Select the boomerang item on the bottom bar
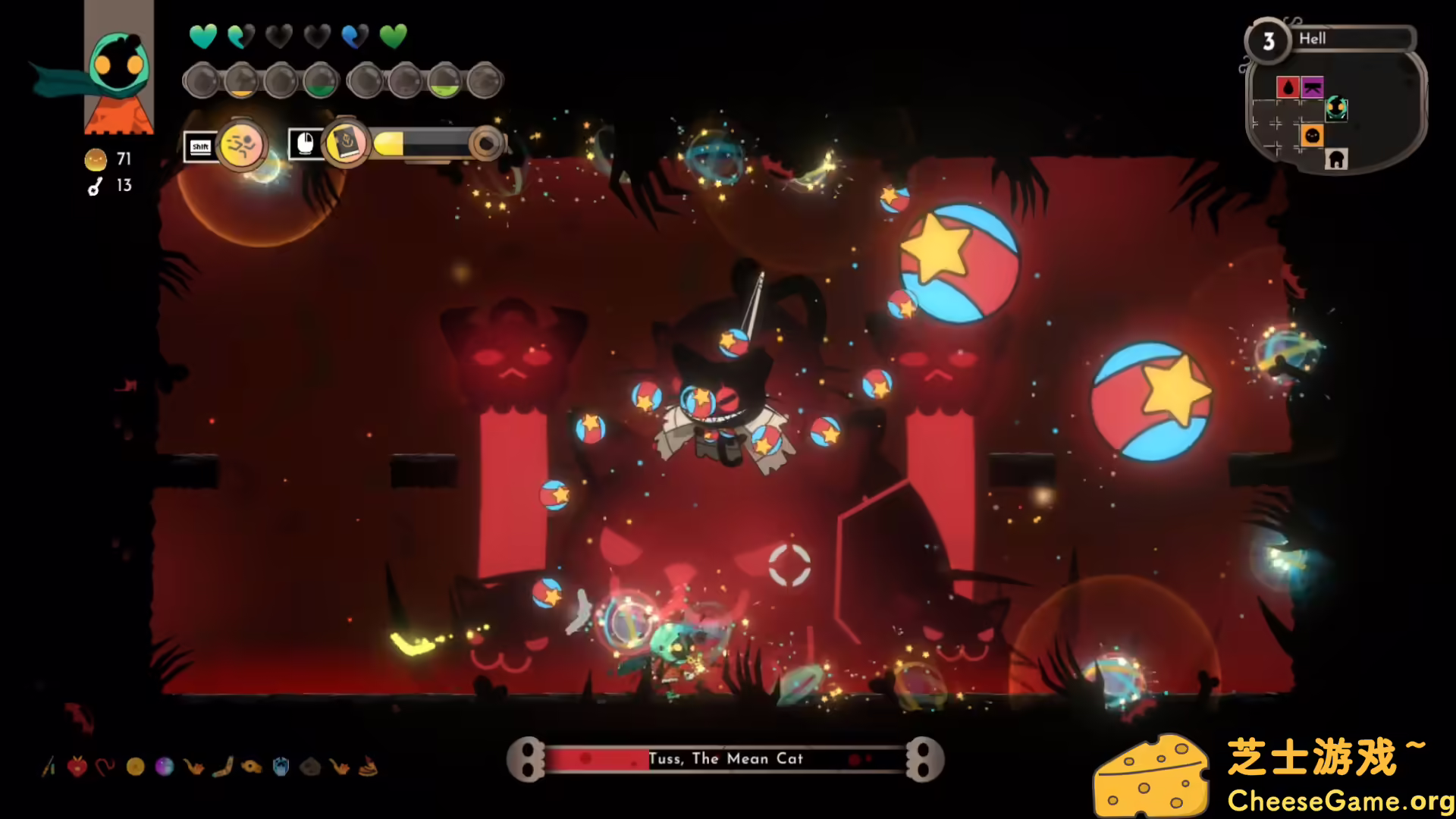Viewport: 1456px width, 819px height. click(222, 766)
